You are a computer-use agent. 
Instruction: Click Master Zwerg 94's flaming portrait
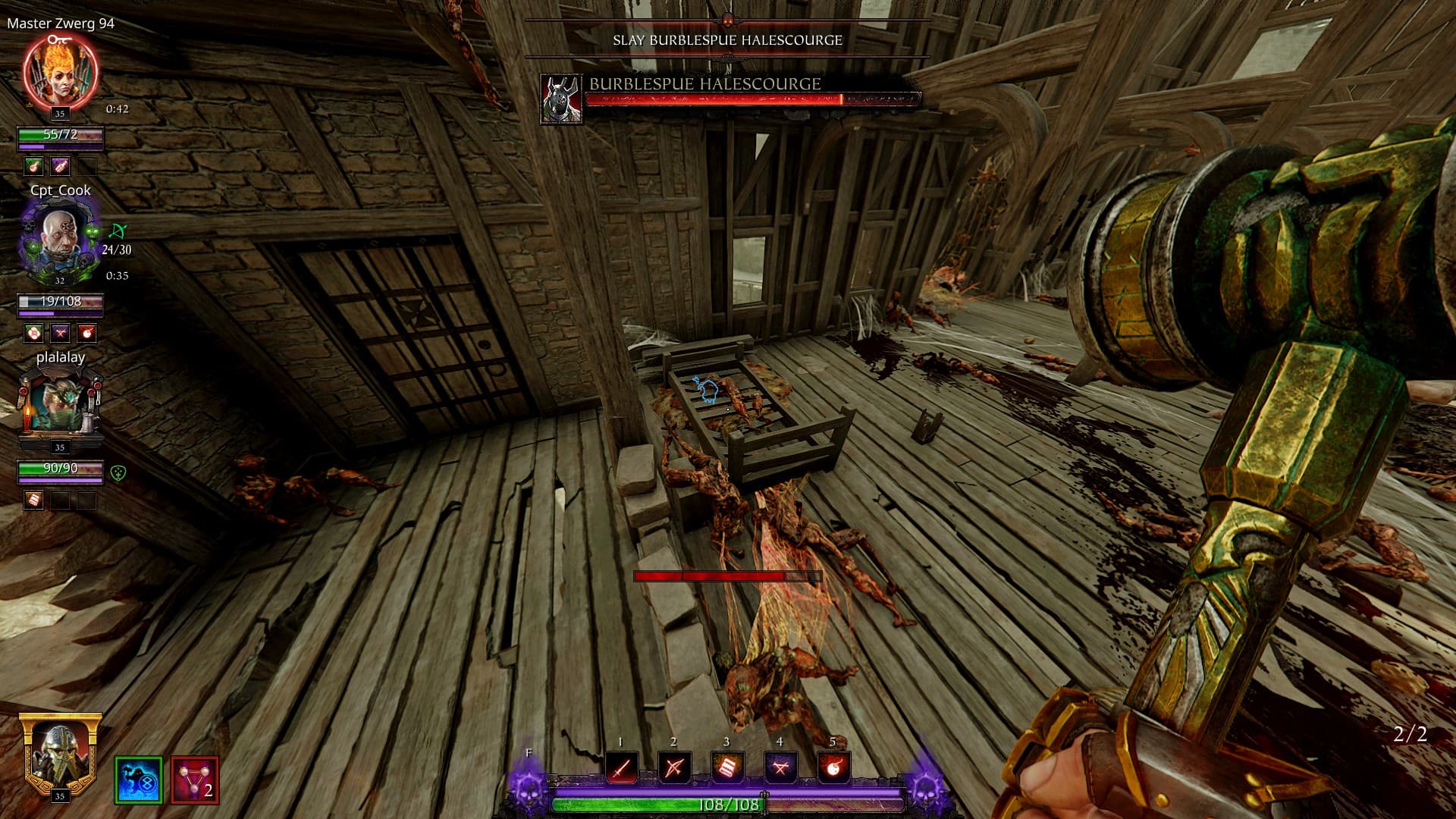coord(61,73)
